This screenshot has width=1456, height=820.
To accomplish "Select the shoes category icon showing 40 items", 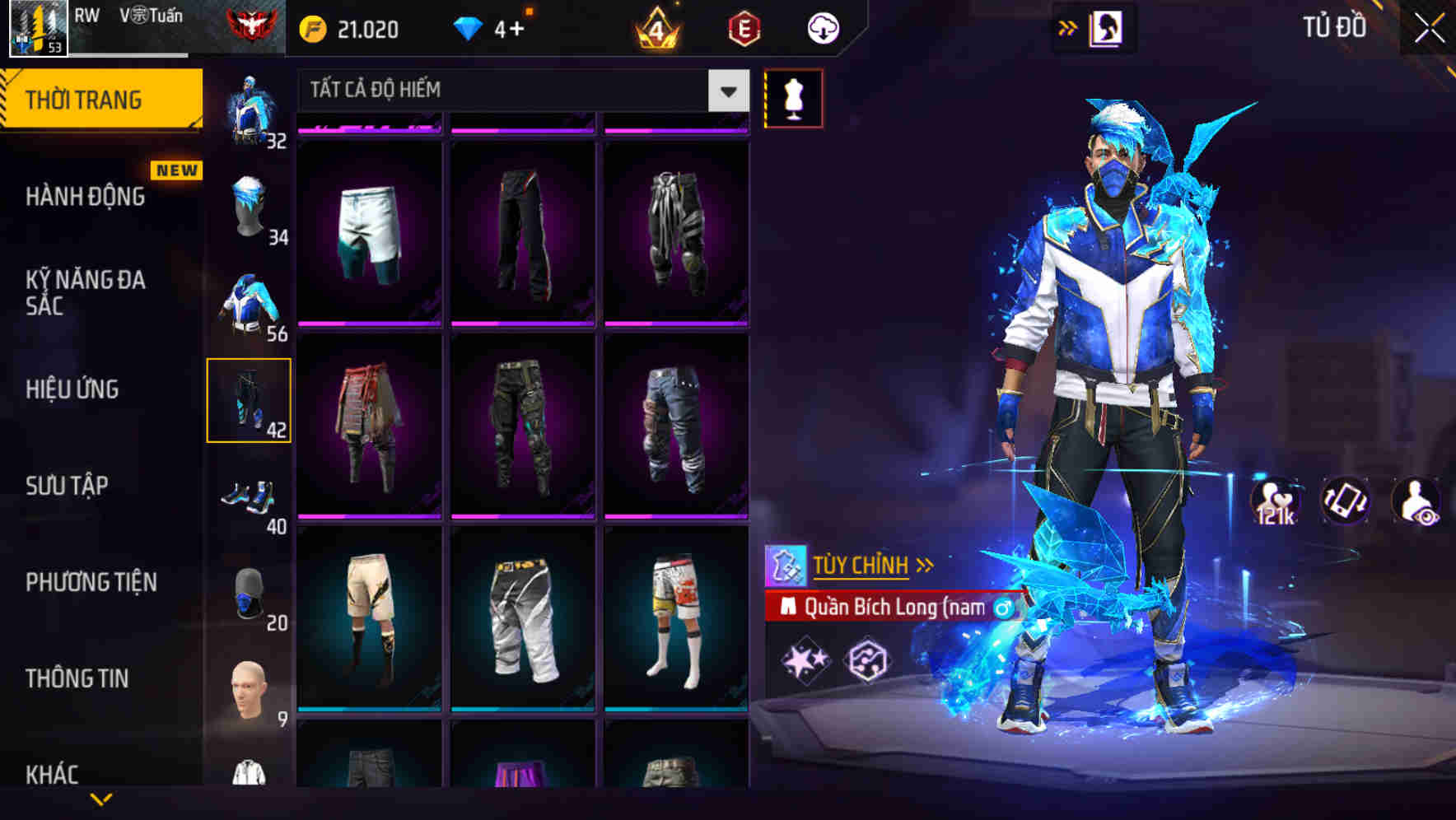I will click(x=250, y=500).
